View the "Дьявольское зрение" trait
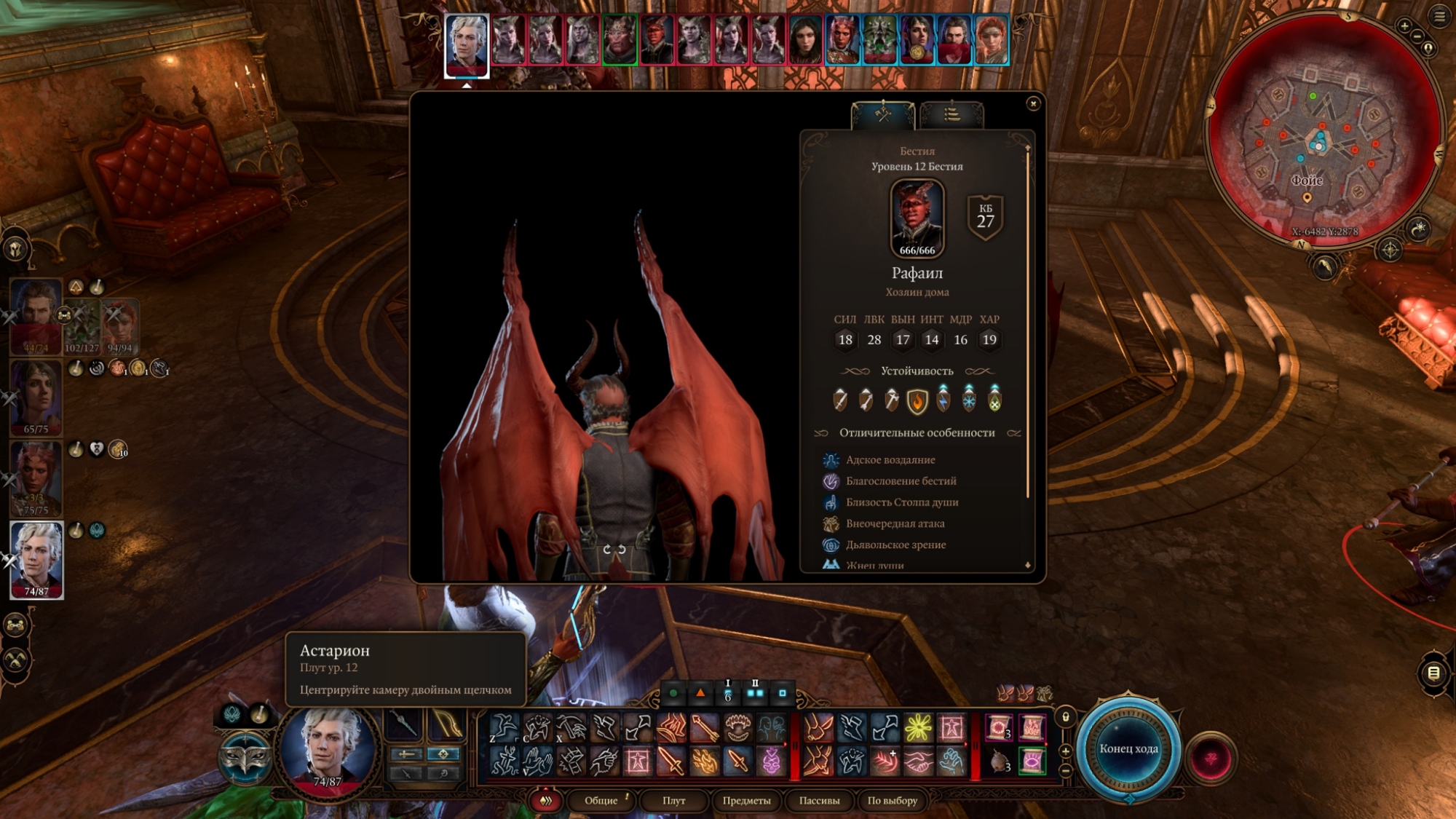Image resolution: width=1456 pixels, height=819 pixels. [895, 545]
